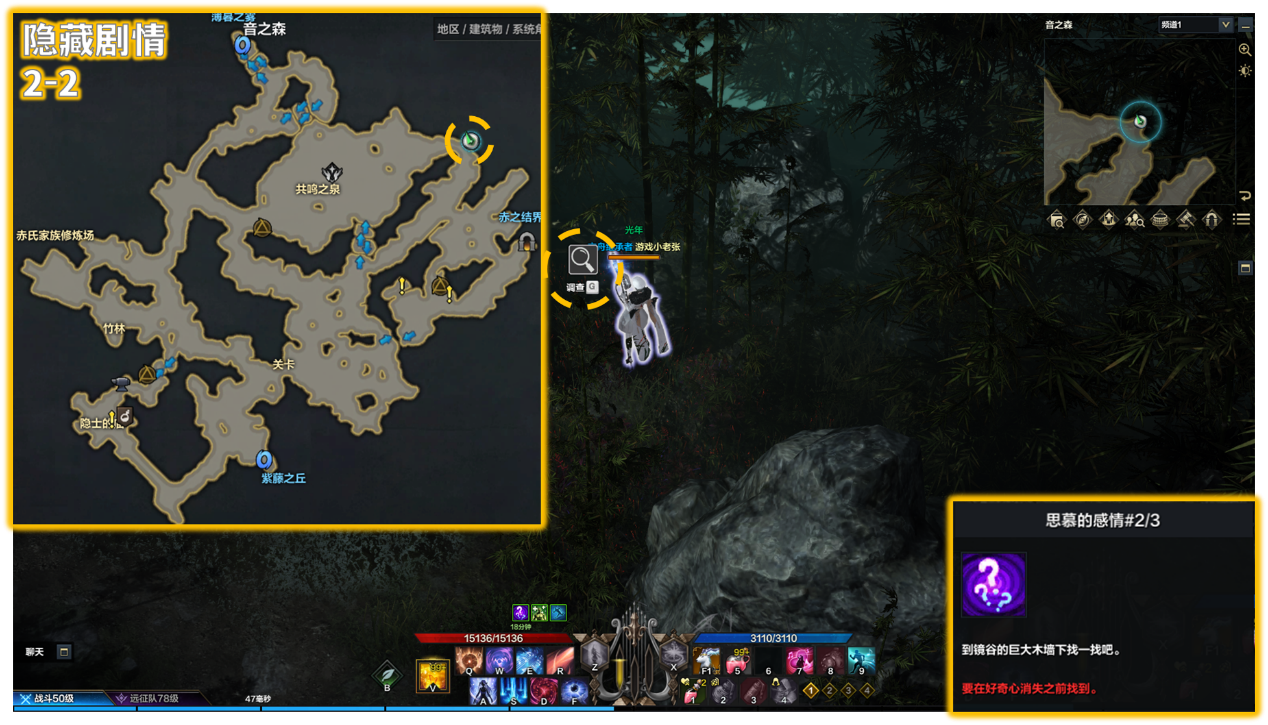This screenshot has height=725, width=1268.
Task: Click the 调查 magnifier interaction icon
Action: [x=582, y=260]
